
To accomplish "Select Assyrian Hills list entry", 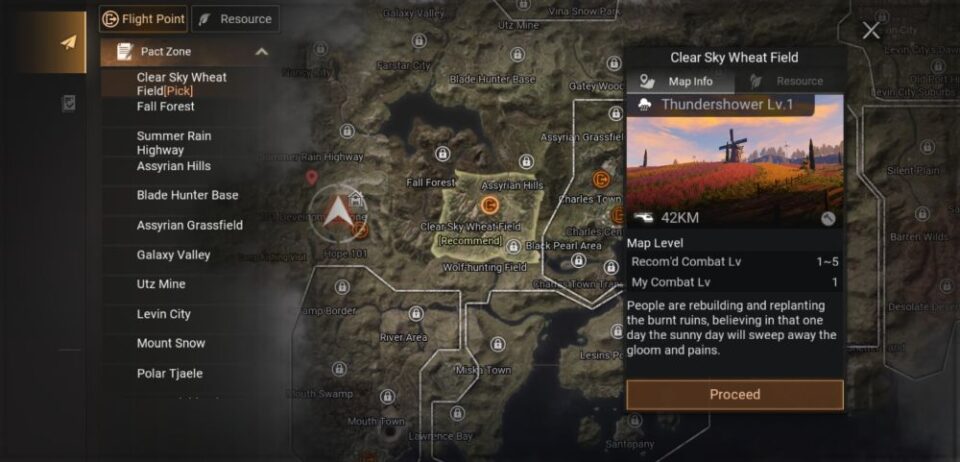I will (174, 166).
